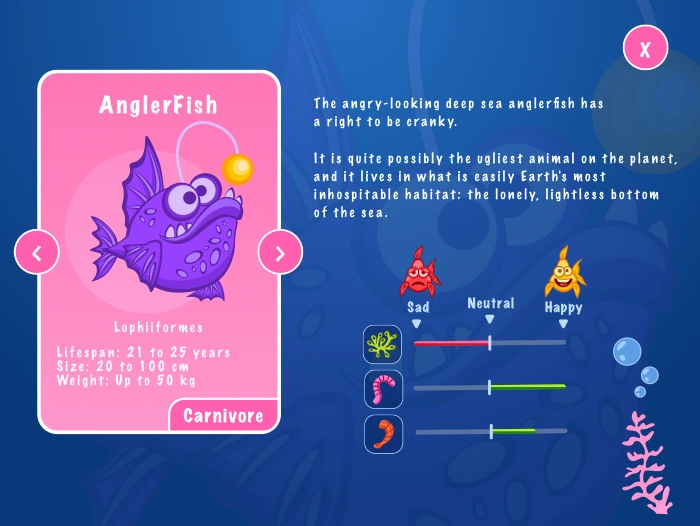The image size is (700, 526).
Task: Select the orange shrimp food icon
Action: click(x=383, y=433)
